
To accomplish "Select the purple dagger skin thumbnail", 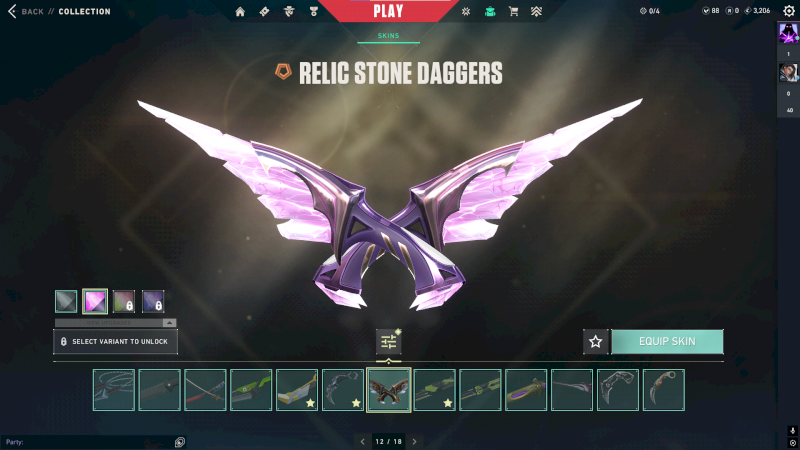I will [526, 390].
